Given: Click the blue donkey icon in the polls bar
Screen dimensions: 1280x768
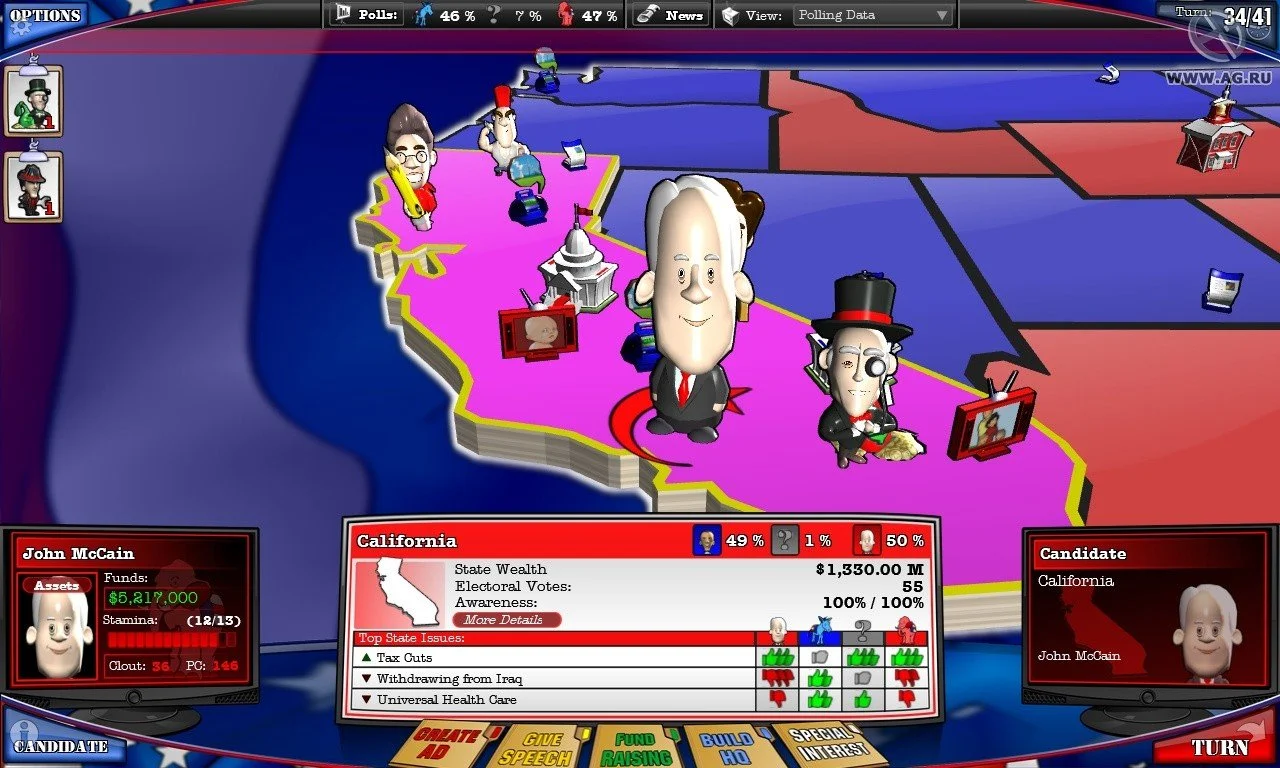Looking at the screenshot, I should 424,14.
